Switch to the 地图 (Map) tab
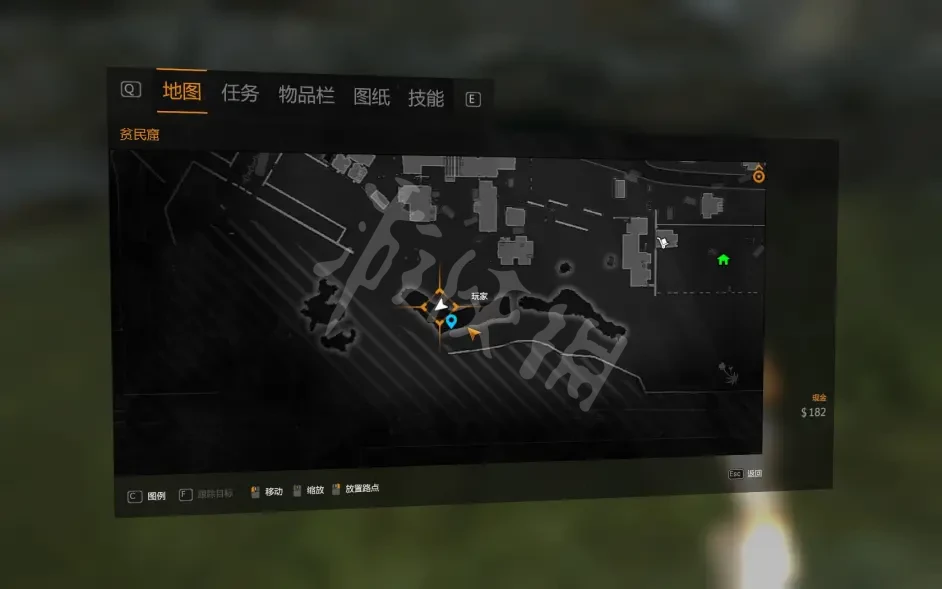The image size is (942, 589). point(182,92)
